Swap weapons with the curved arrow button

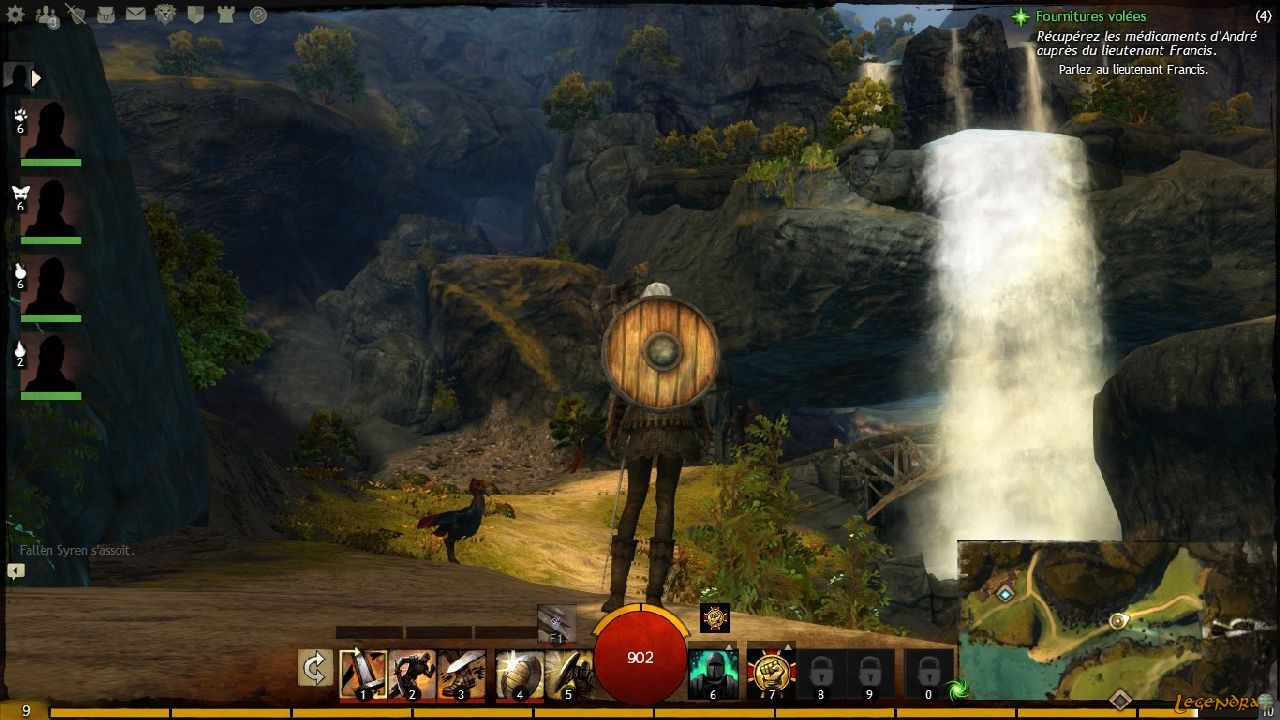tap(315, 668)
